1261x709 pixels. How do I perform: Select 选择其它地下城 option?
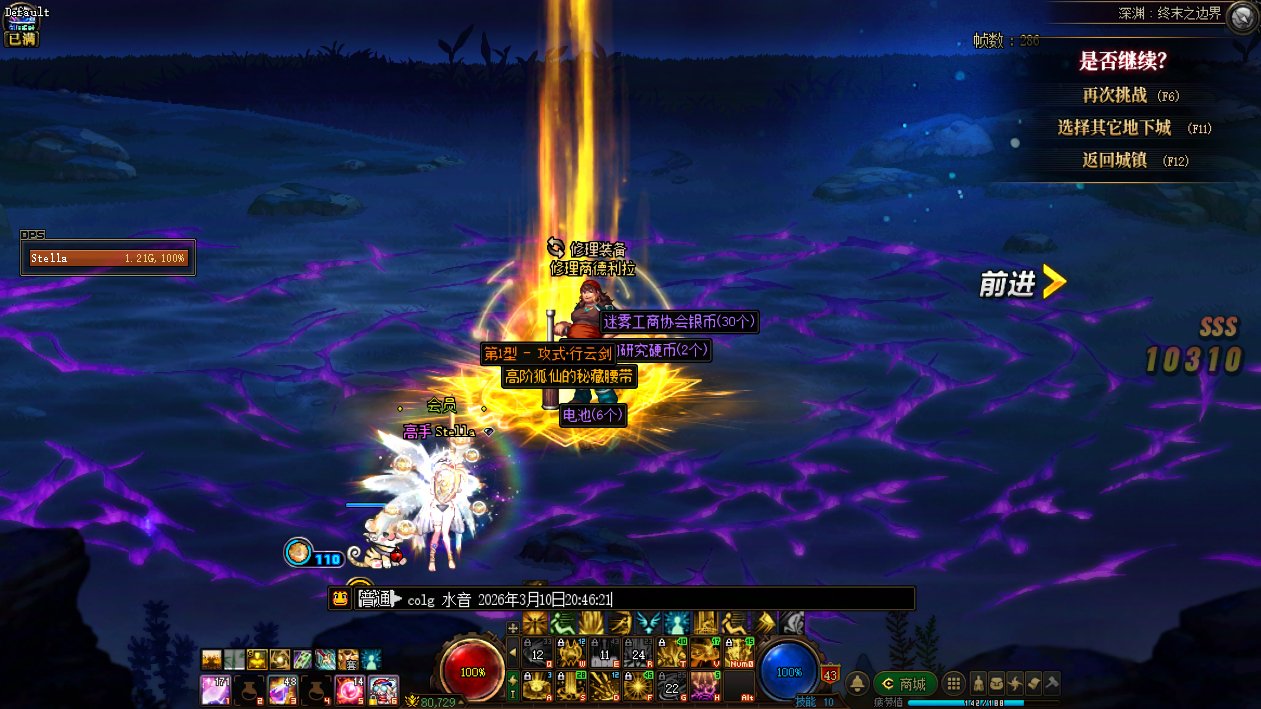(x=1114, y=128)
